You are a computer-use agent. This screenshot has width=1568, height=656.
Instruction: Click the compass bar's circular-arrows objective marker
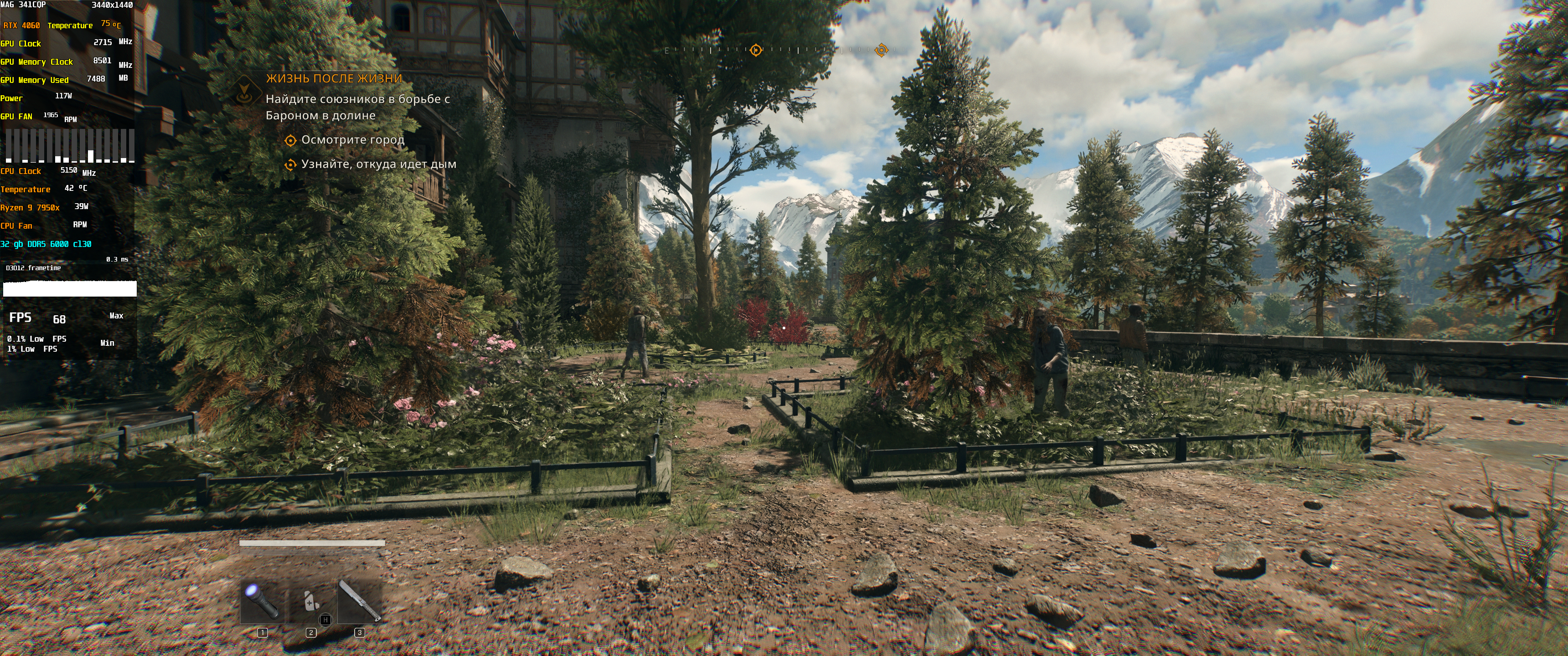coord(881,50)
